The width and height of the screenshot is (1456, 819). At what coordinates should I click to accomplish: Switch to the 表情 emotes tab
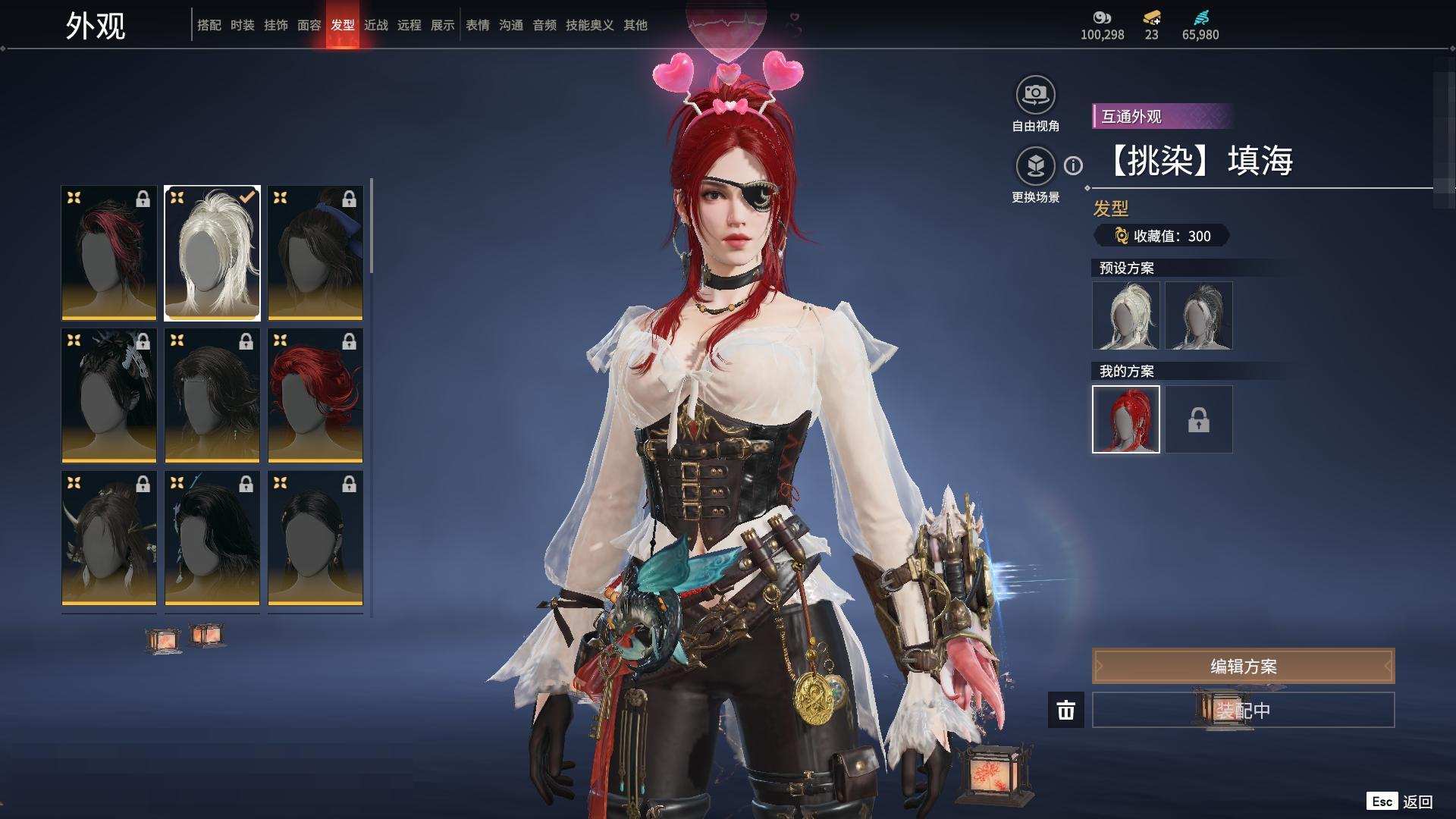click(x=477, y=25)
